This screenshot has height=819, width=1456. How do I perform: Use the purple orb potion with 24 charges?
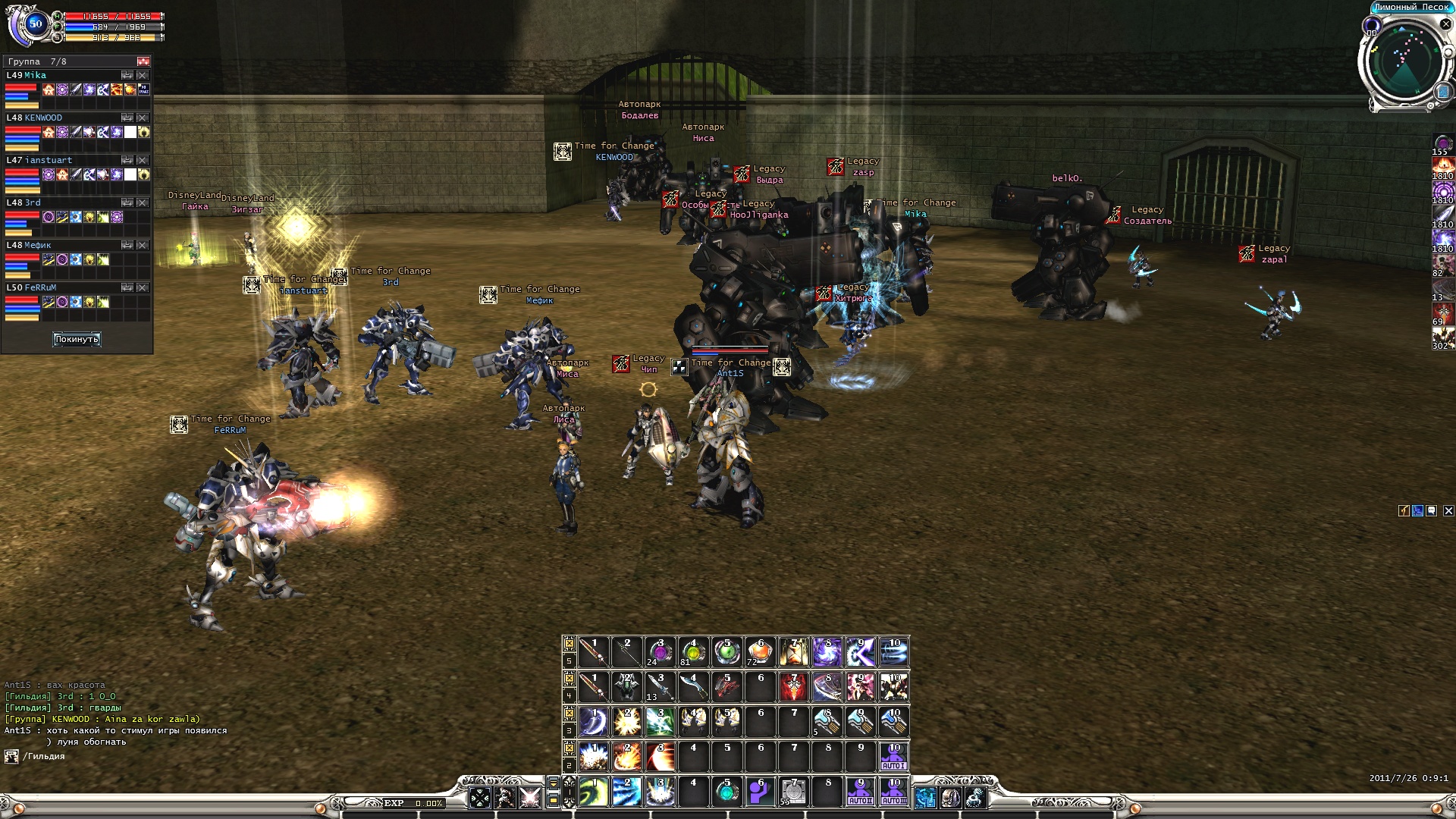659,652
